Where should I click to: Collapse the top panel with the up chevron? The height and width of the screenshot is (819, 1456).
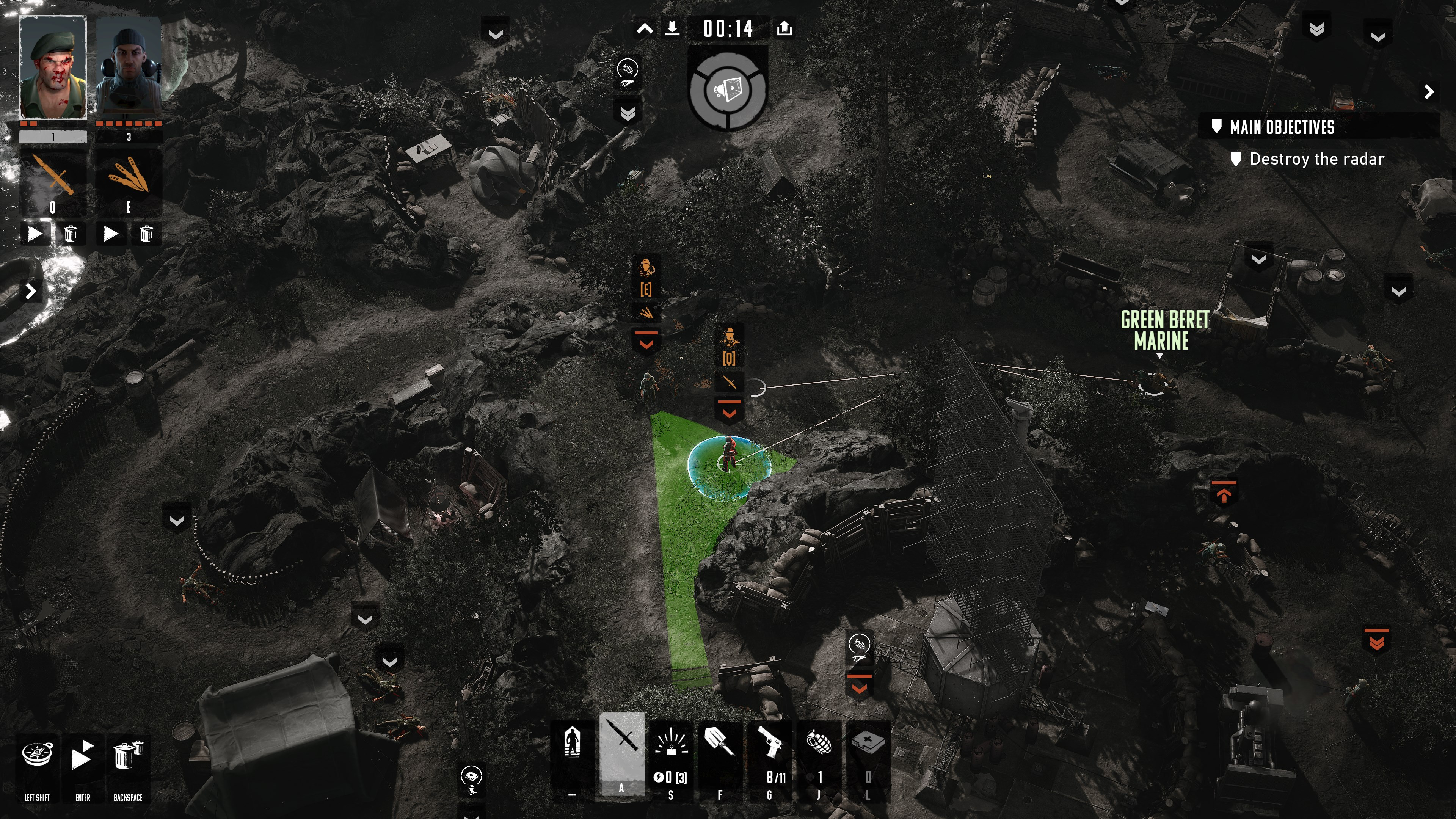pyautogui.click(x=644, y=29)
